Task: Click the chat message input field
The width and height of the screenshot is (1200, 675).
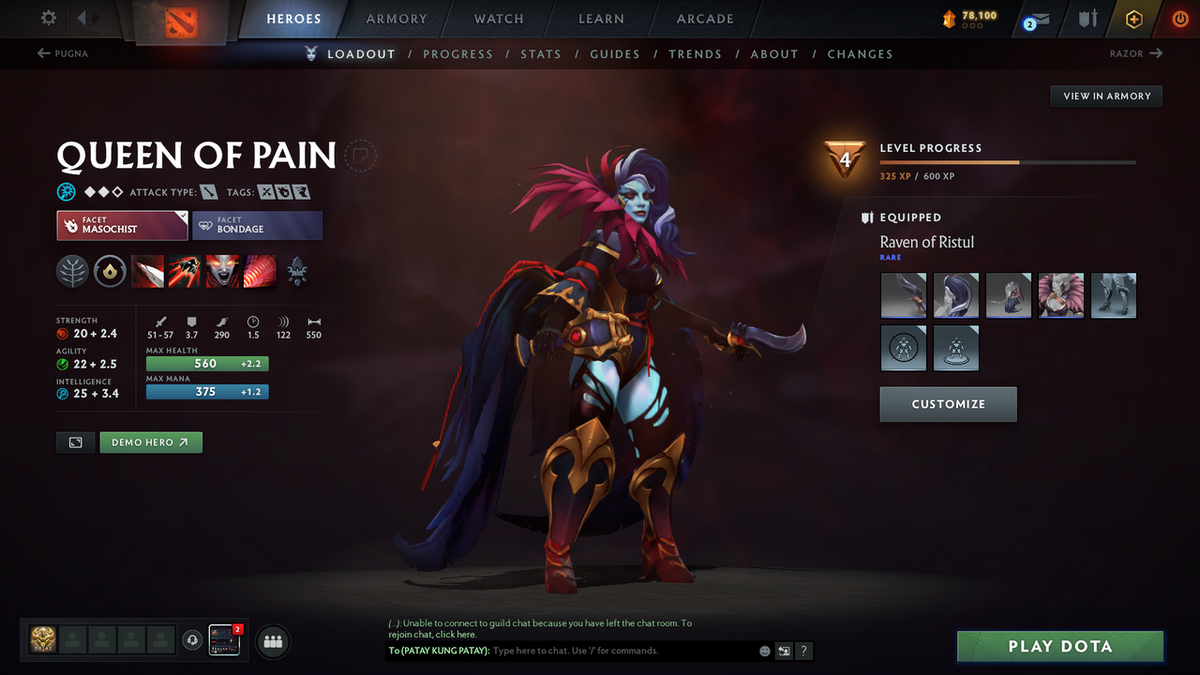Action: pyautogui.click(x=620, y=651)
